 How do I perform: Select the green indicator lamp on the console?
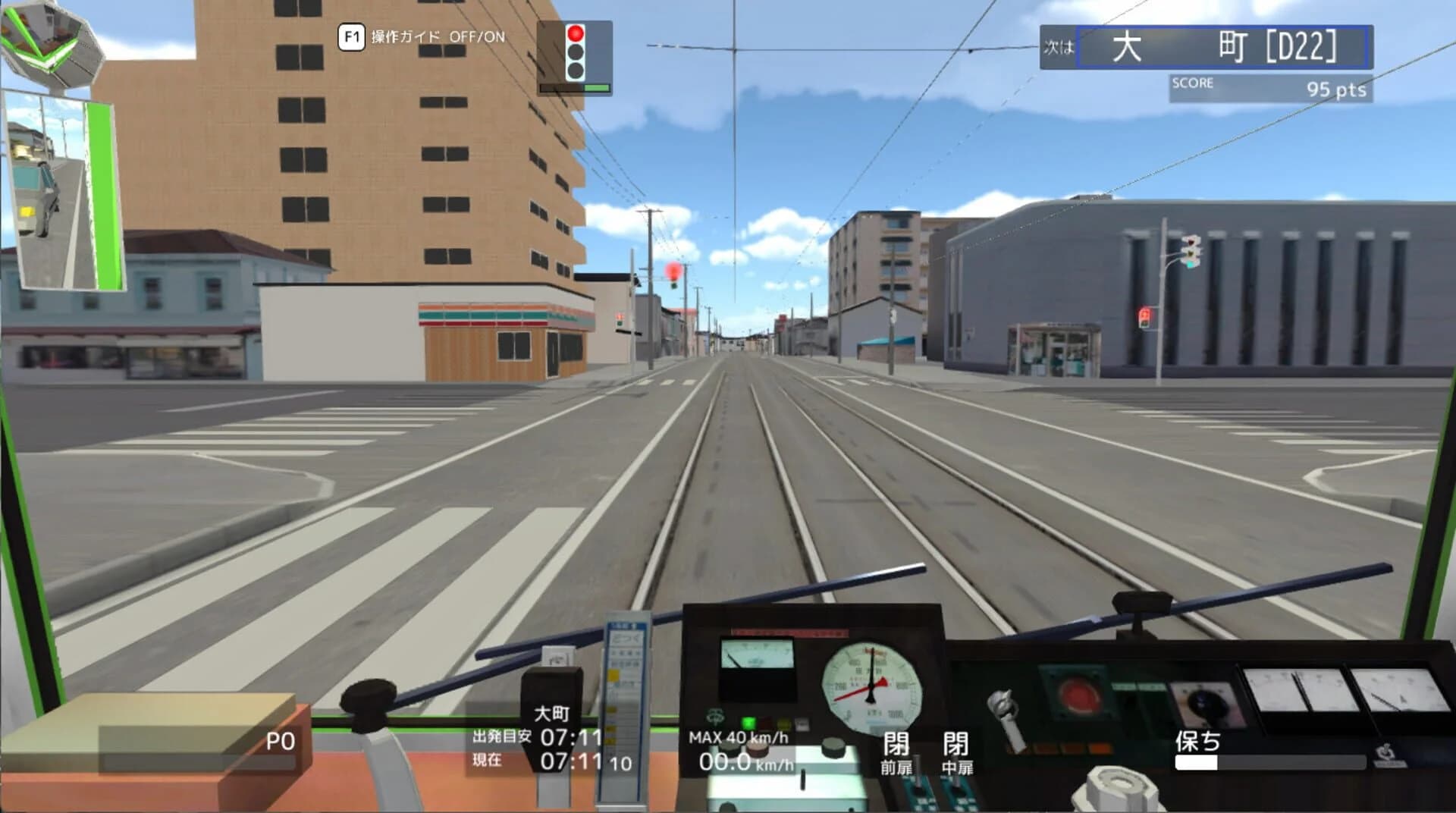(748, 722)
